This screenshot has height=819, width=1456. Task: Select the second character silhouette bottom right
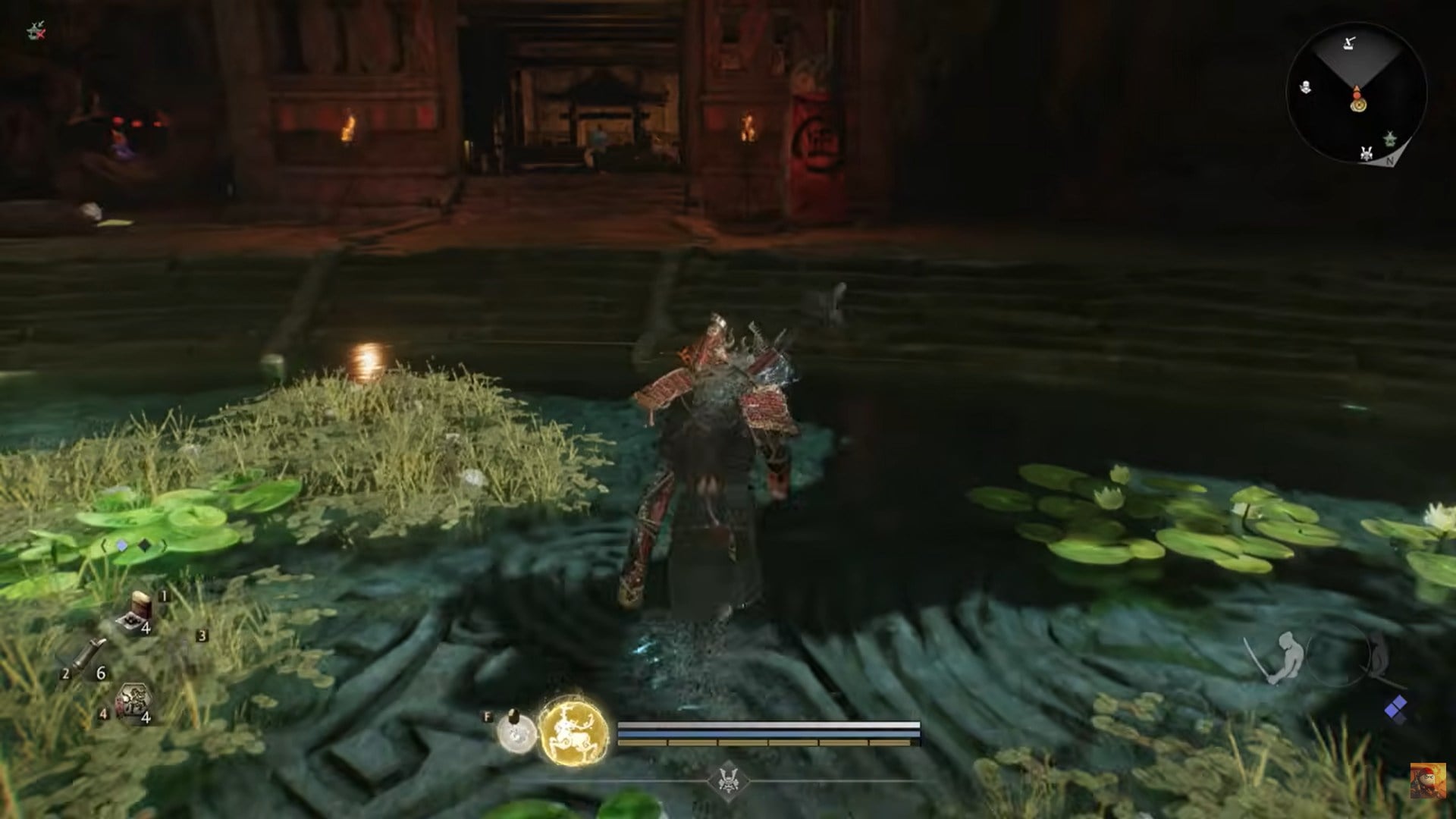point(1378,654)
